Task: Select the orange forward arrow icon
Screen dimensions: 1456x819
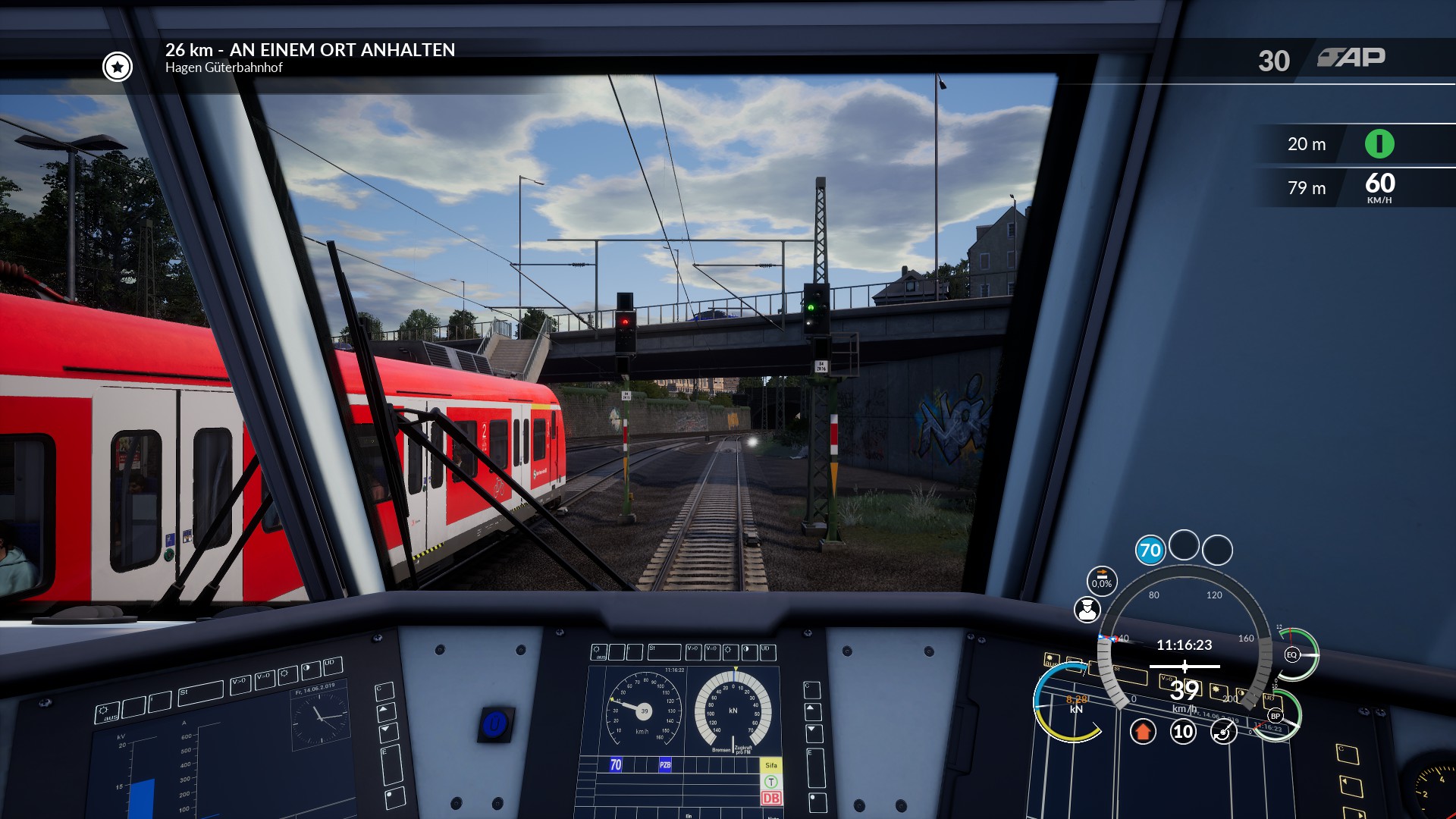Action: [x=1143, y=732]
